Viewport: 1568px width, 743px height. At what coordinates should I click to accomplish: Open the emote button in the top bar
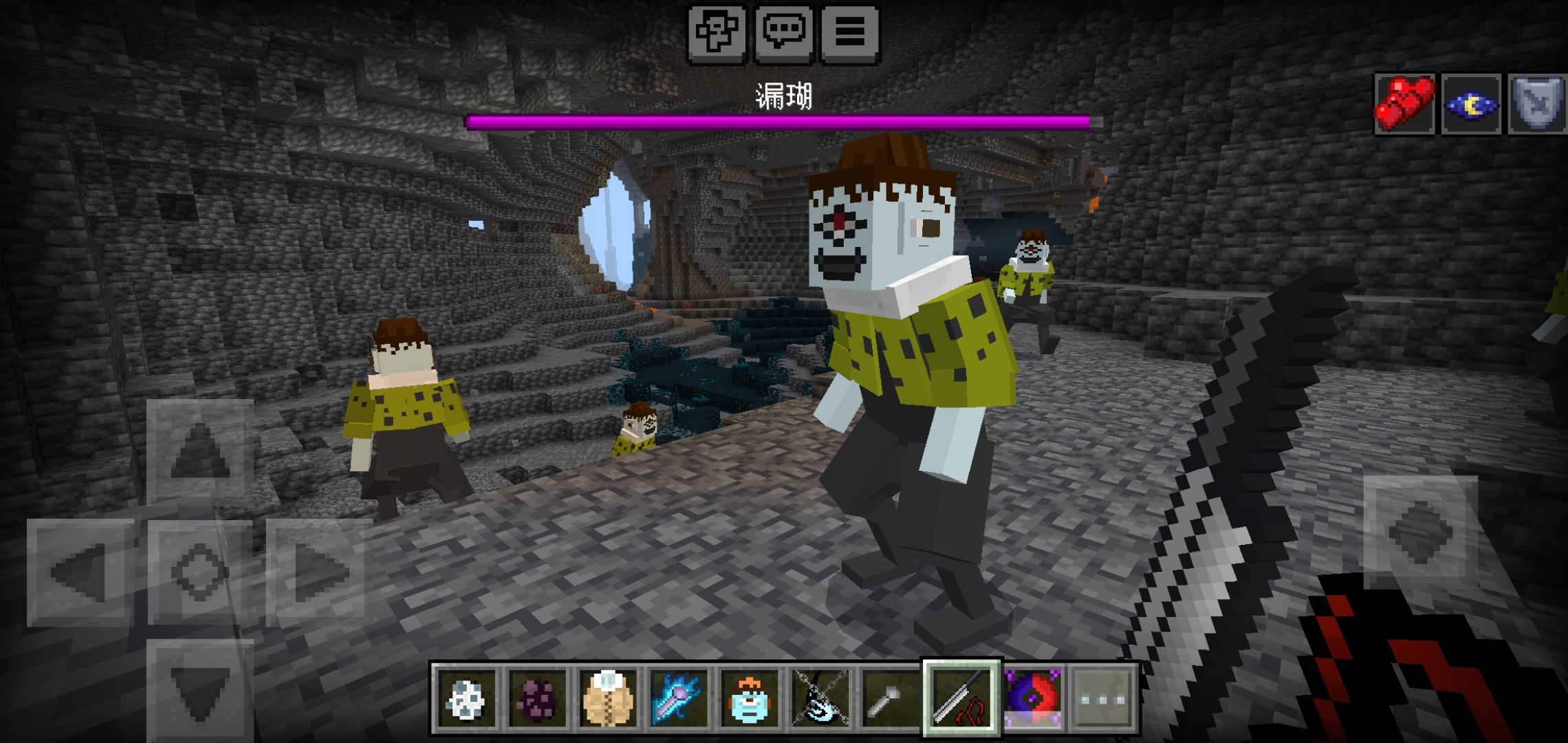717,32
